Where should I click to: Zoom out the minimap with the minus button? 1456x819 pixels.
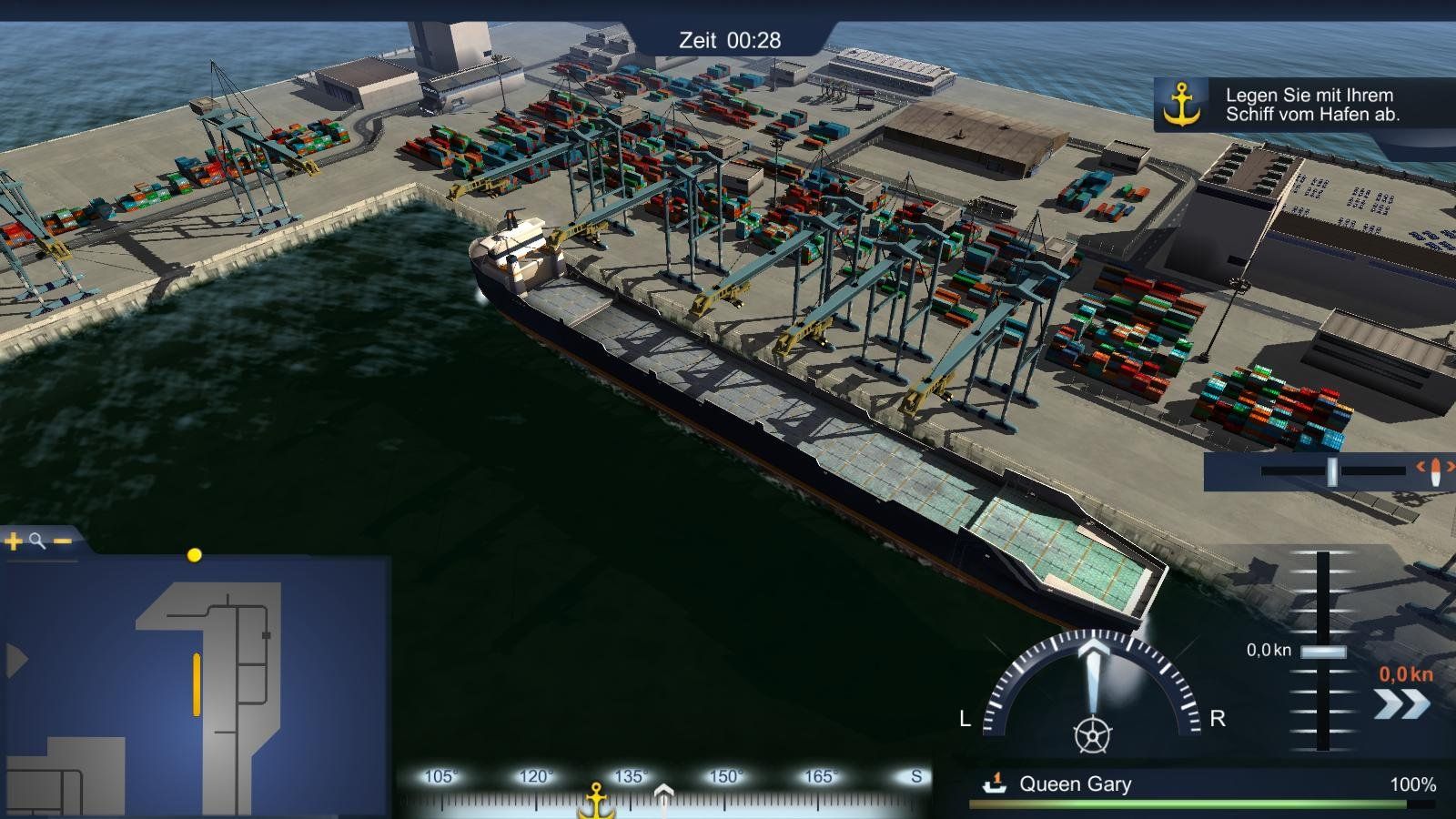[x=62, y=542]
